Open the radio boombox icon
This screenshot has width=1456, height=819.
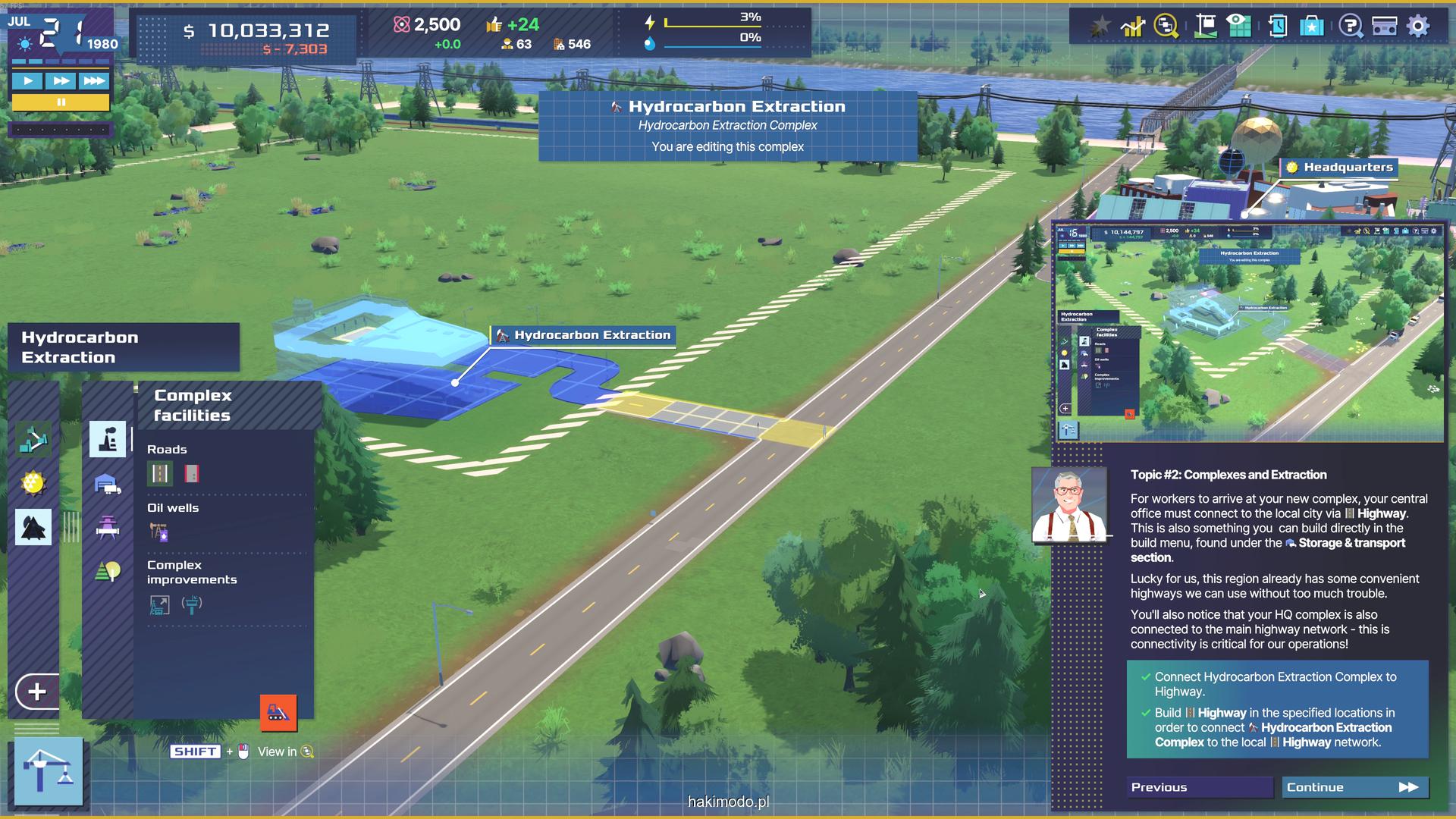pos(1385,26)
